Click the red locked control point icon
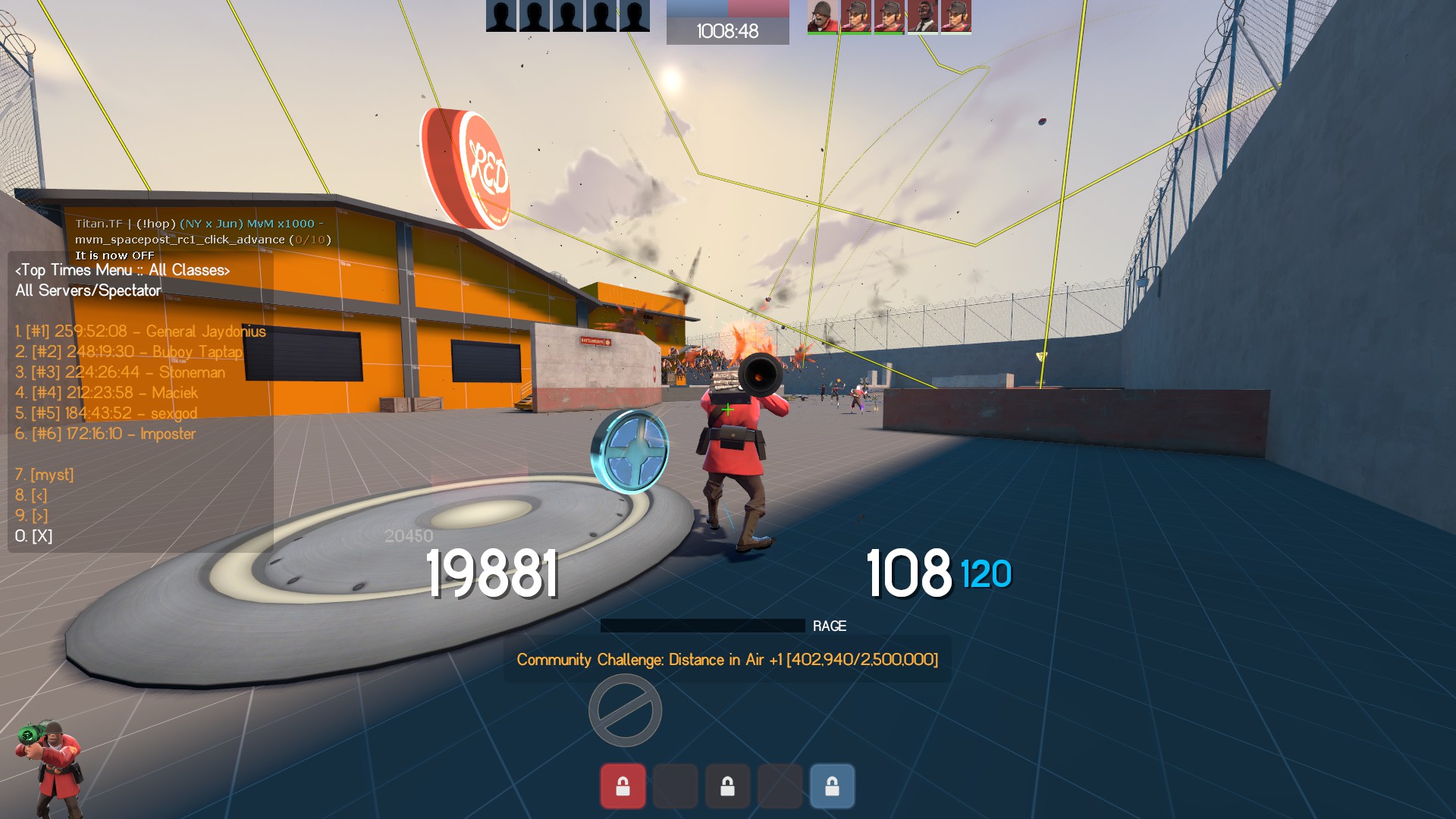Image resolution: width=1456 pixels, height=819 pixels. click(x=623, y=786)
